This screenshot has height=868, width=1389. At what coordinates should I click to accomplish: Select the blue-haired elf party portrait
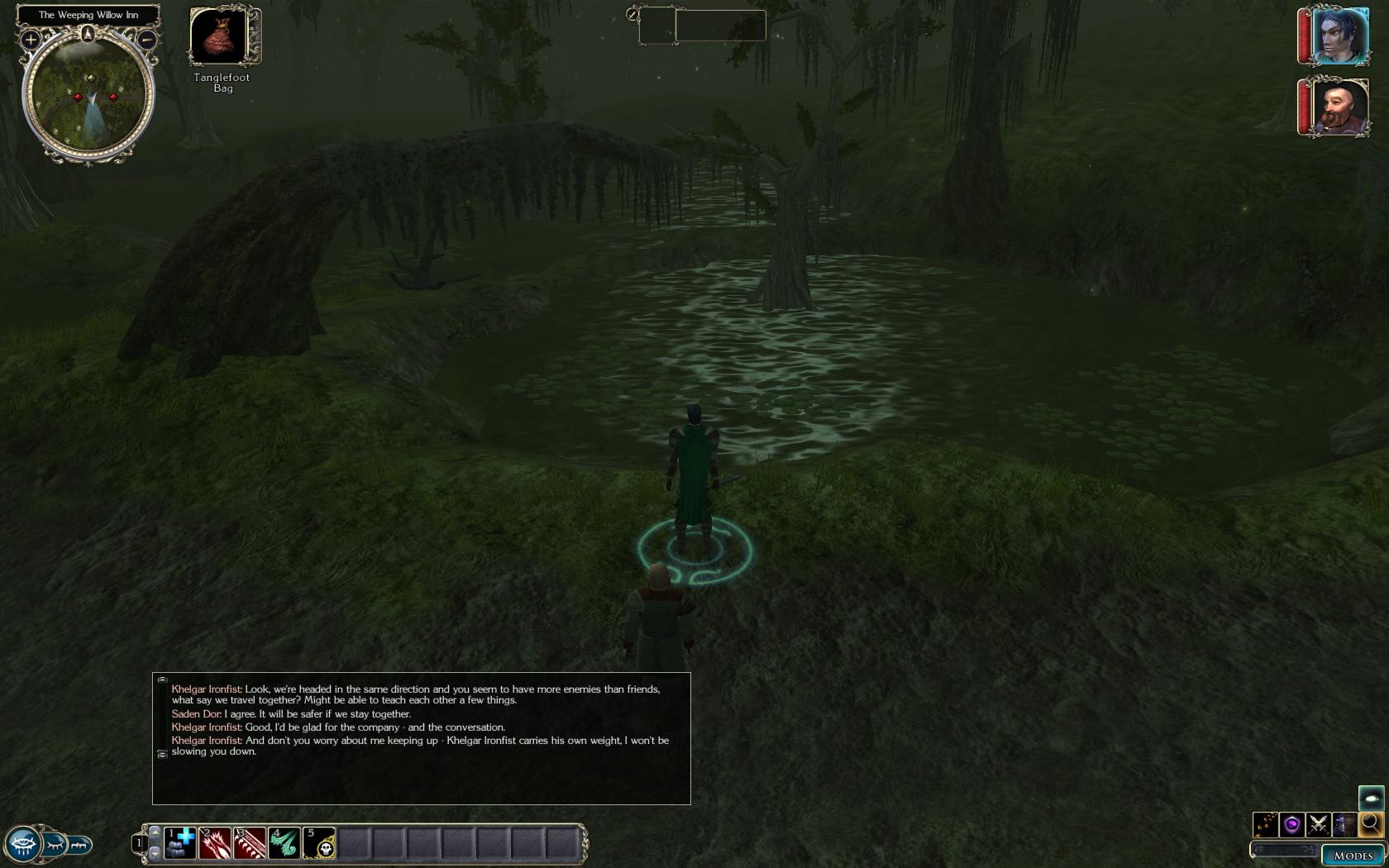tap(1339, 36)
